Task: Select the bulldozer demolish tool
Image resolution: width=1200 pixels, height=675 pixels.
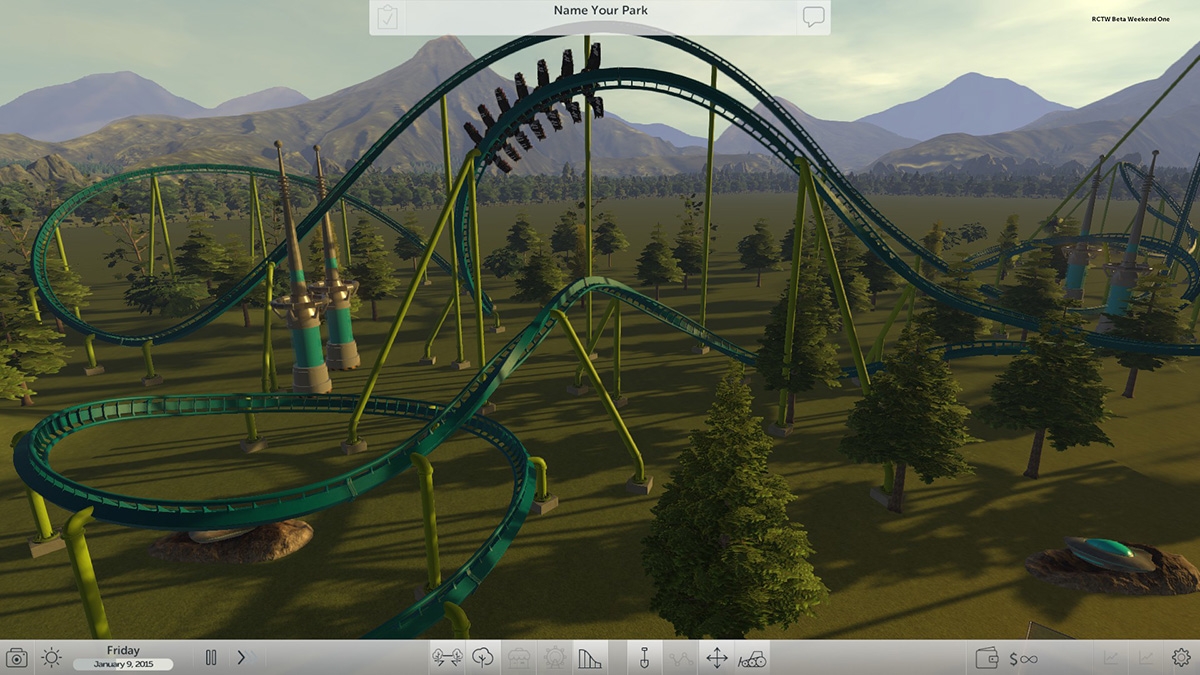Action: pyautogui.click(x=752, y=658)
